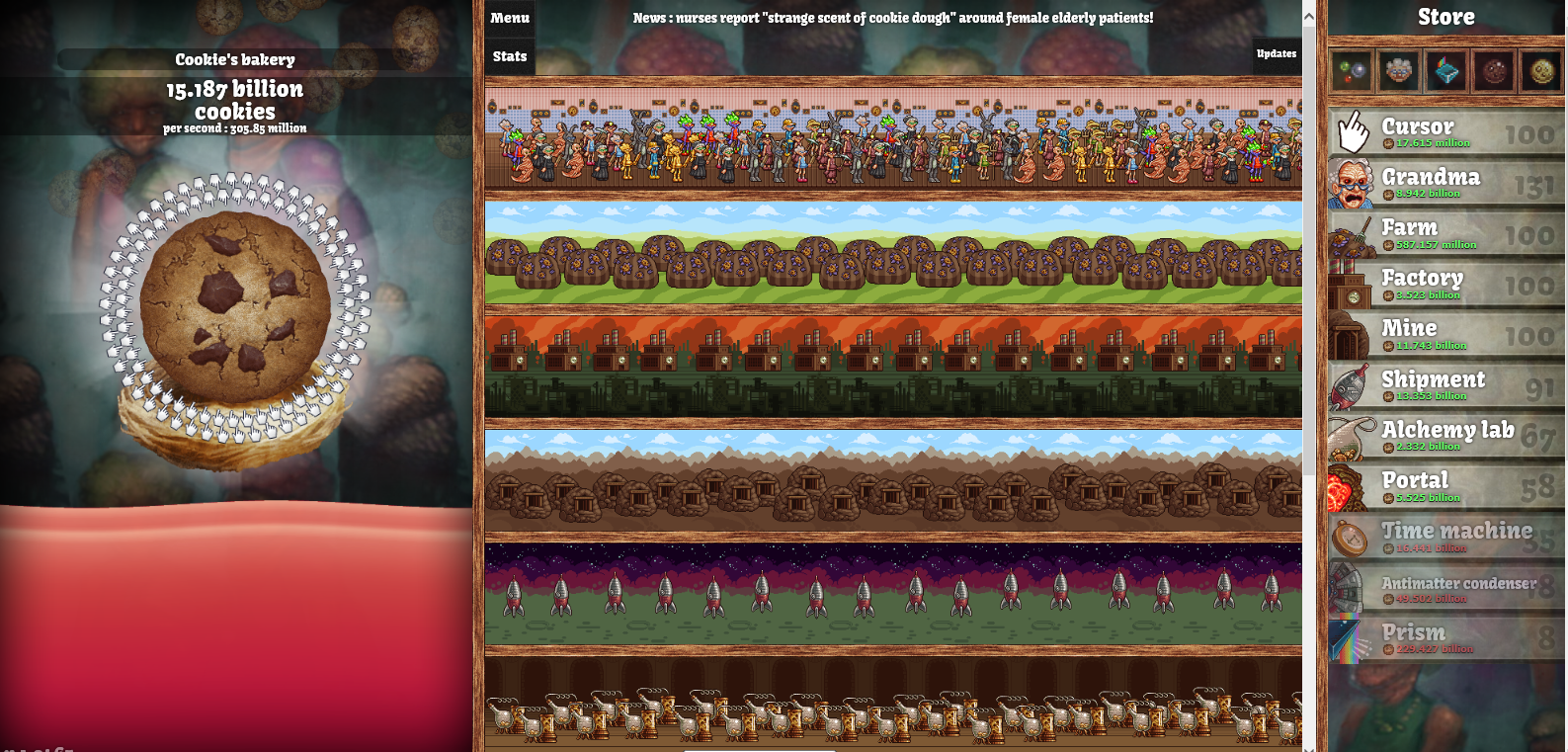Buy the colored orbs upgrade
Screen dimensions: 1568x752
[1352, 71]
